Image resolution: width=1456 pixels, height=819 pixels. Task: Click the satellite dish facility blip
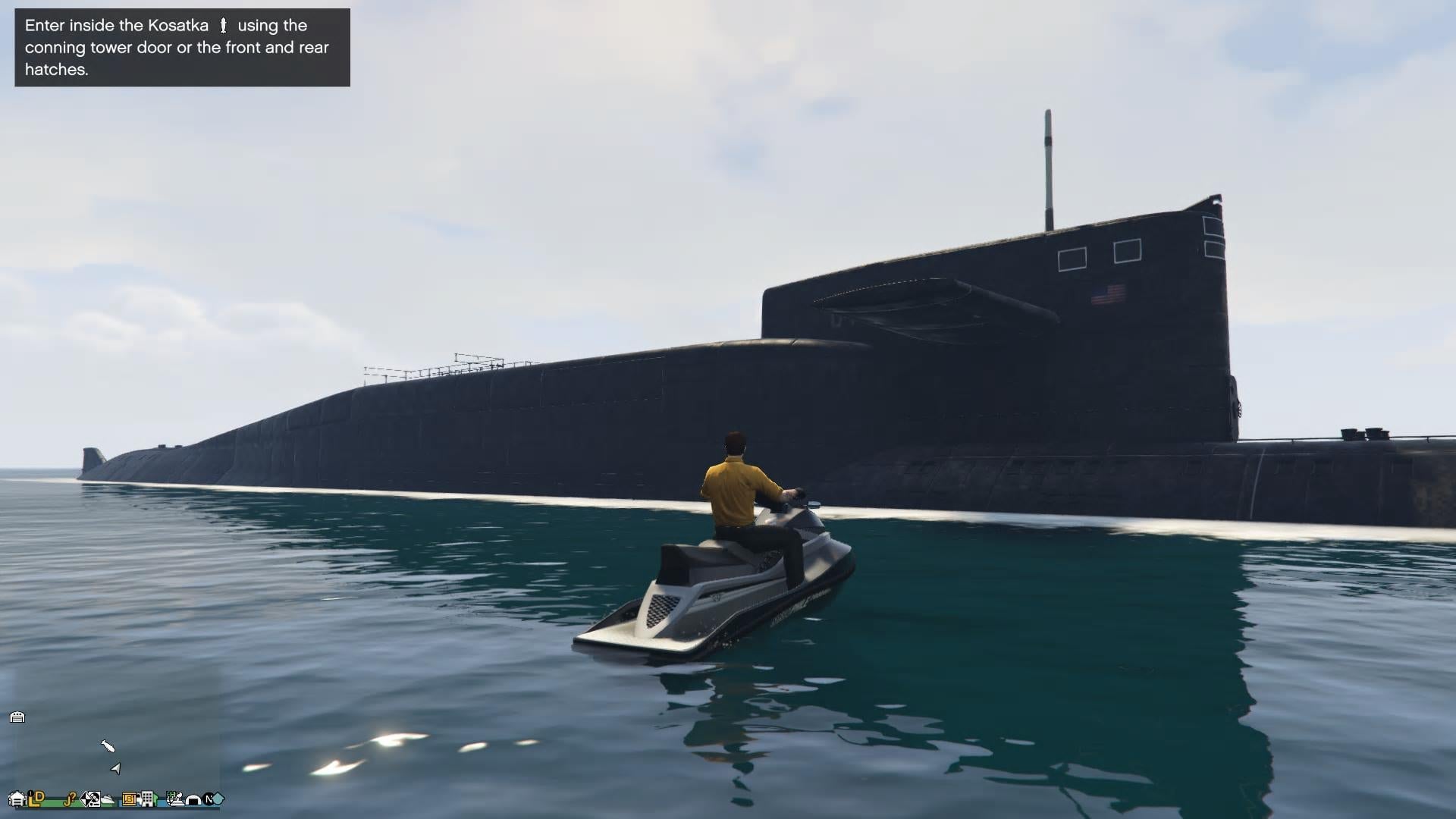click(x=178, y=800)
